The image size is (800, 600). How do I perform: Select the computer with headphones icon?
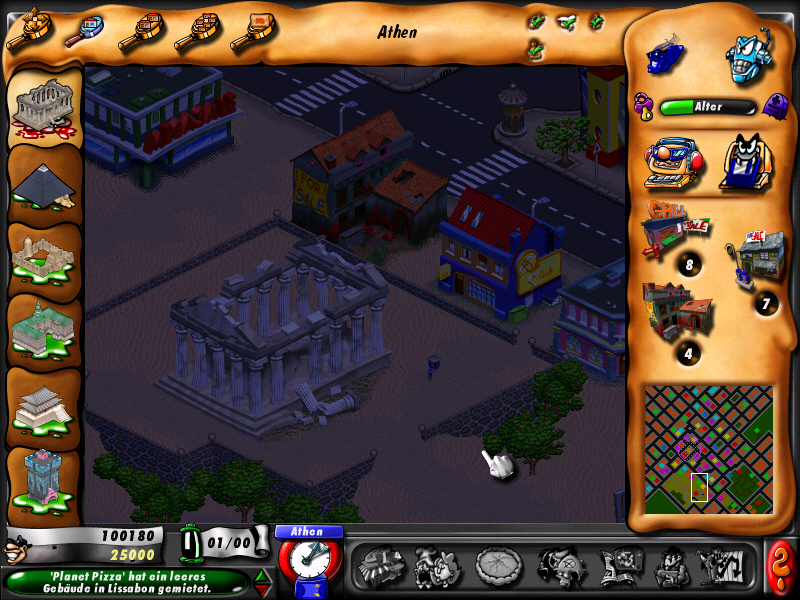click(668, 161)
